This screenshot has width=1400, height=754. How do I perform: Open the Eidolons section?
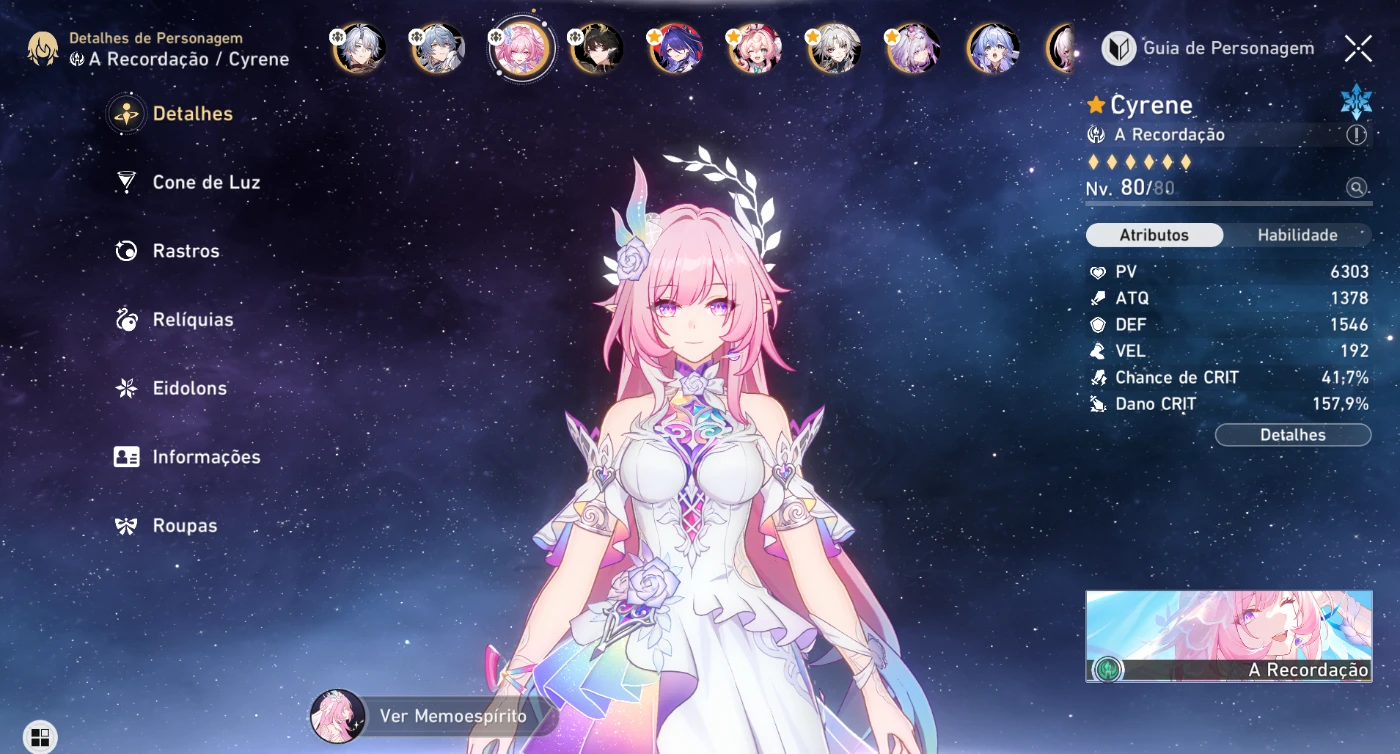point(189,388)
